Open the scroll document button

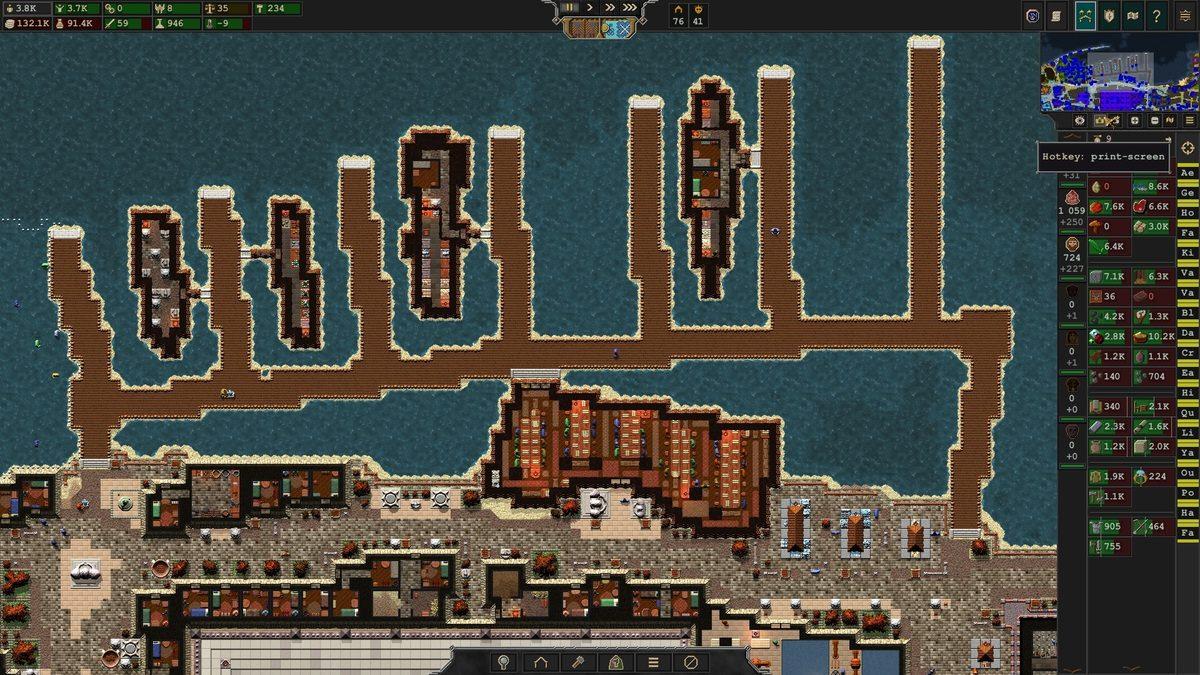coord(1058,15)
